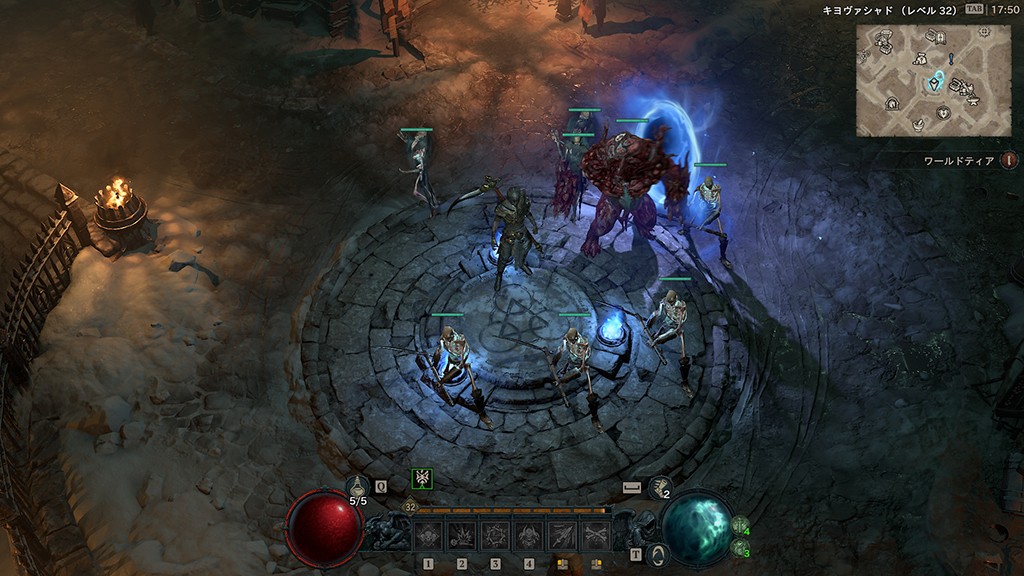Click the scroll item counter icon
The height and width of the screenshot is (576, 1024).
[658, 486]
